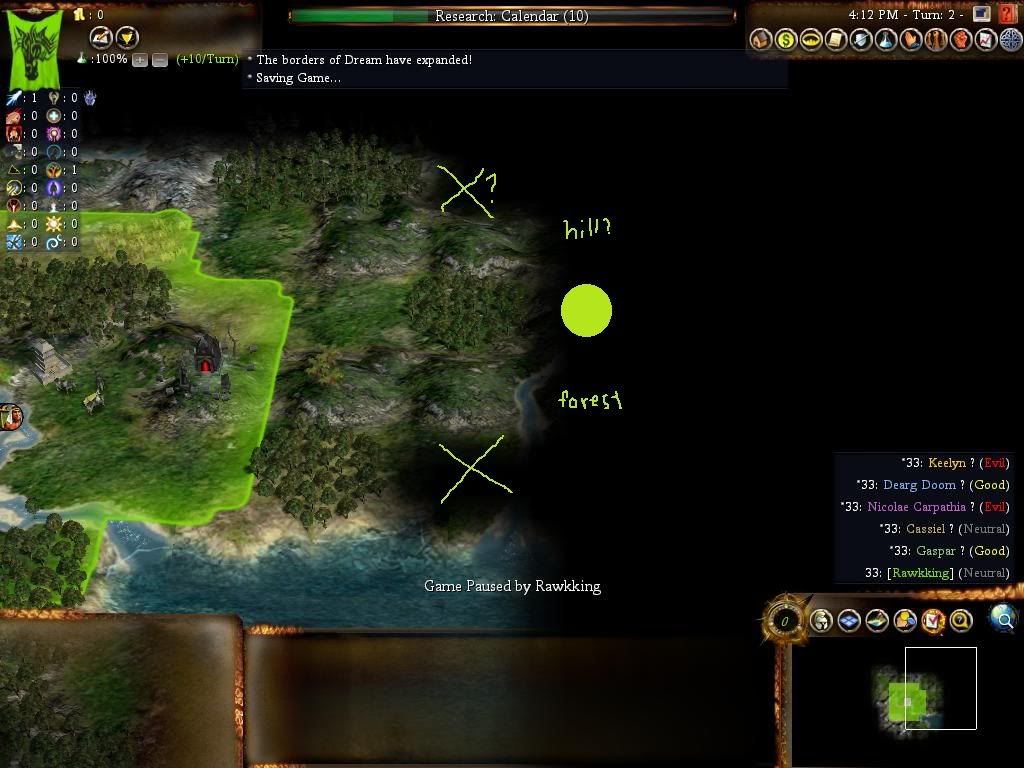Increase research rate with plus button
The height and width of the screenshot is (768, 1024).
140,60
